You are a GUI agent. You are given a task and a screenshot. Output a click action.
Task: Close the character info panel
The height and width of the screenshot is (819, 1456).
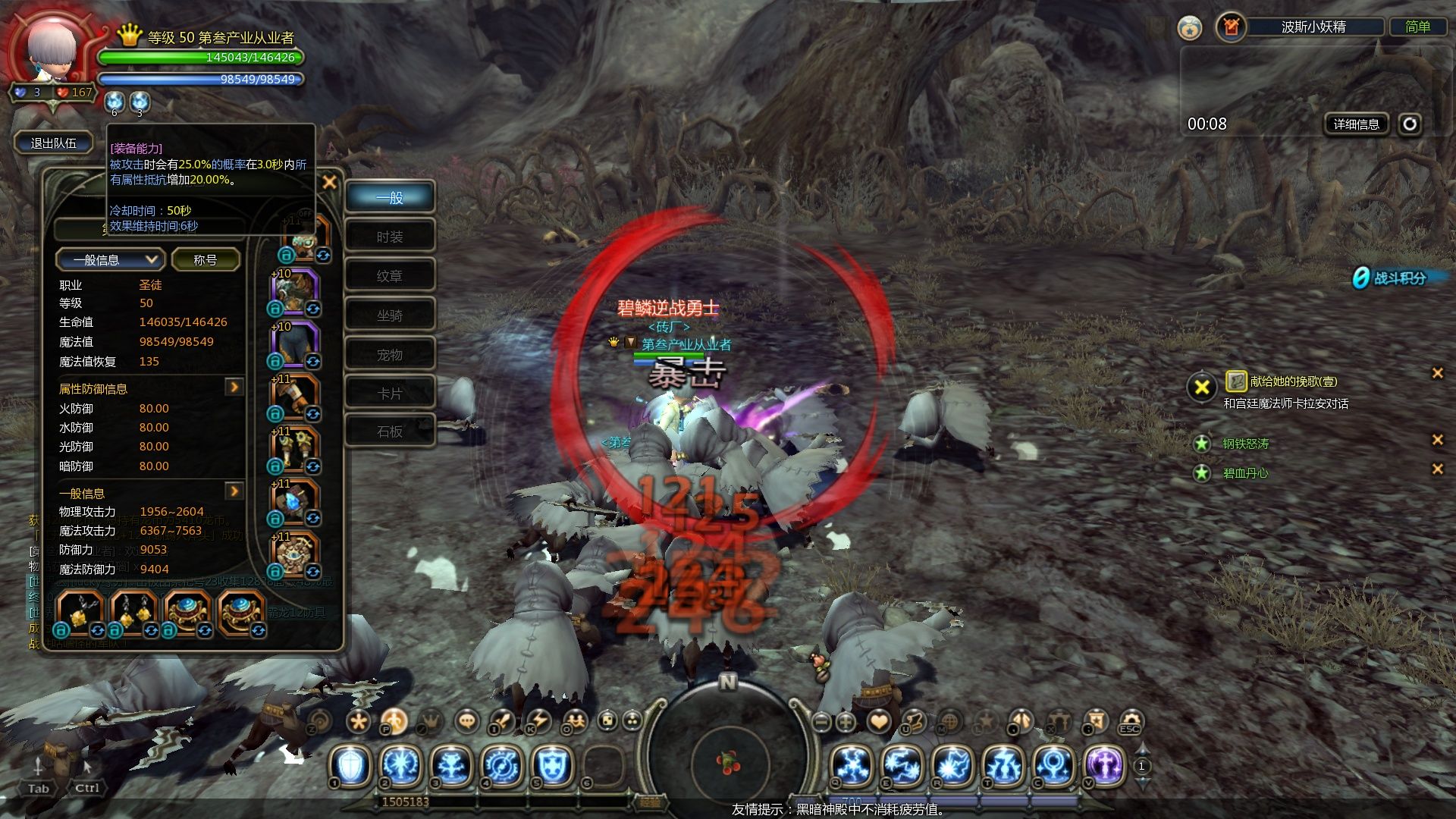click(x=329, y=182)
